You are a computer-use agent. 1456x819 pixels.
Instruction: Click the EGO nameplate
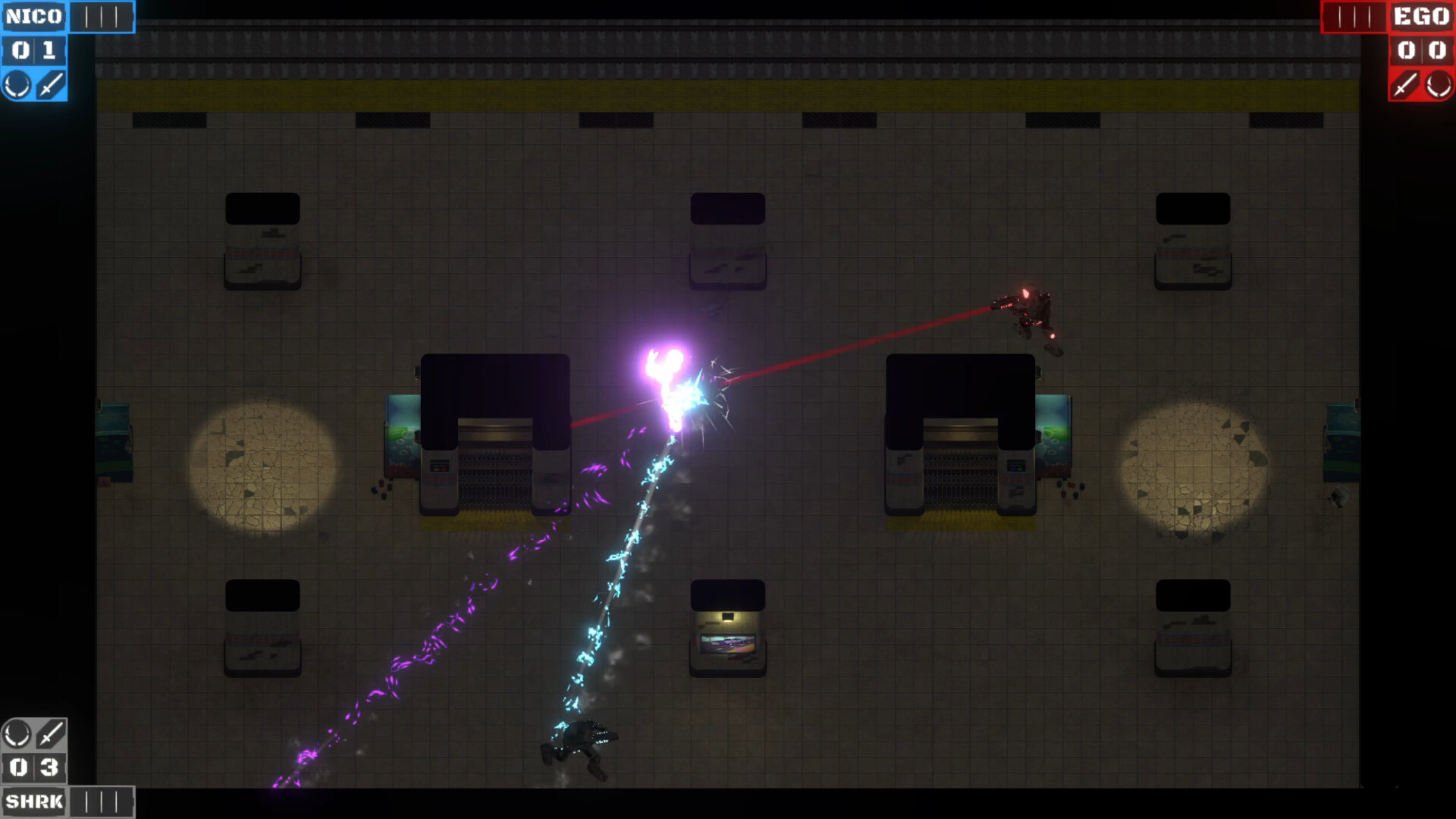(1422, 17)
